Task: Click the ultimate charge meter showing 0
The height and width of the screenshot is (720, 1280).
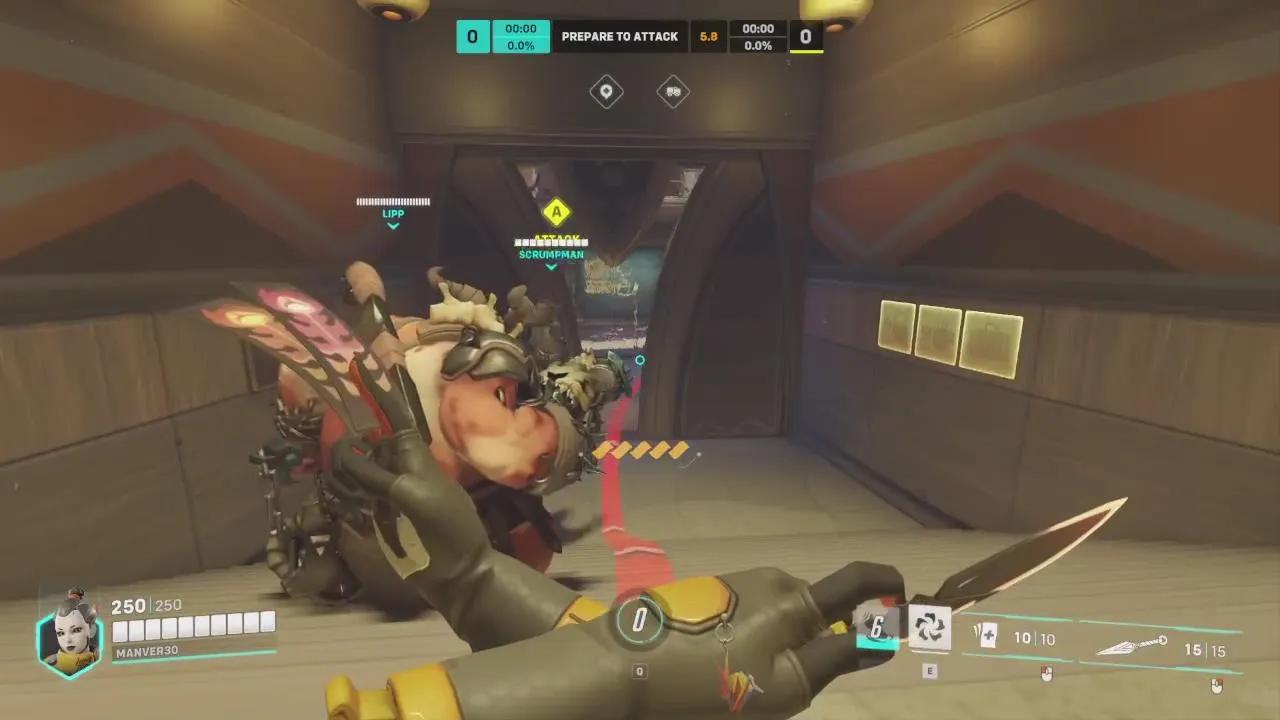Action: click(x=639, y=618)
